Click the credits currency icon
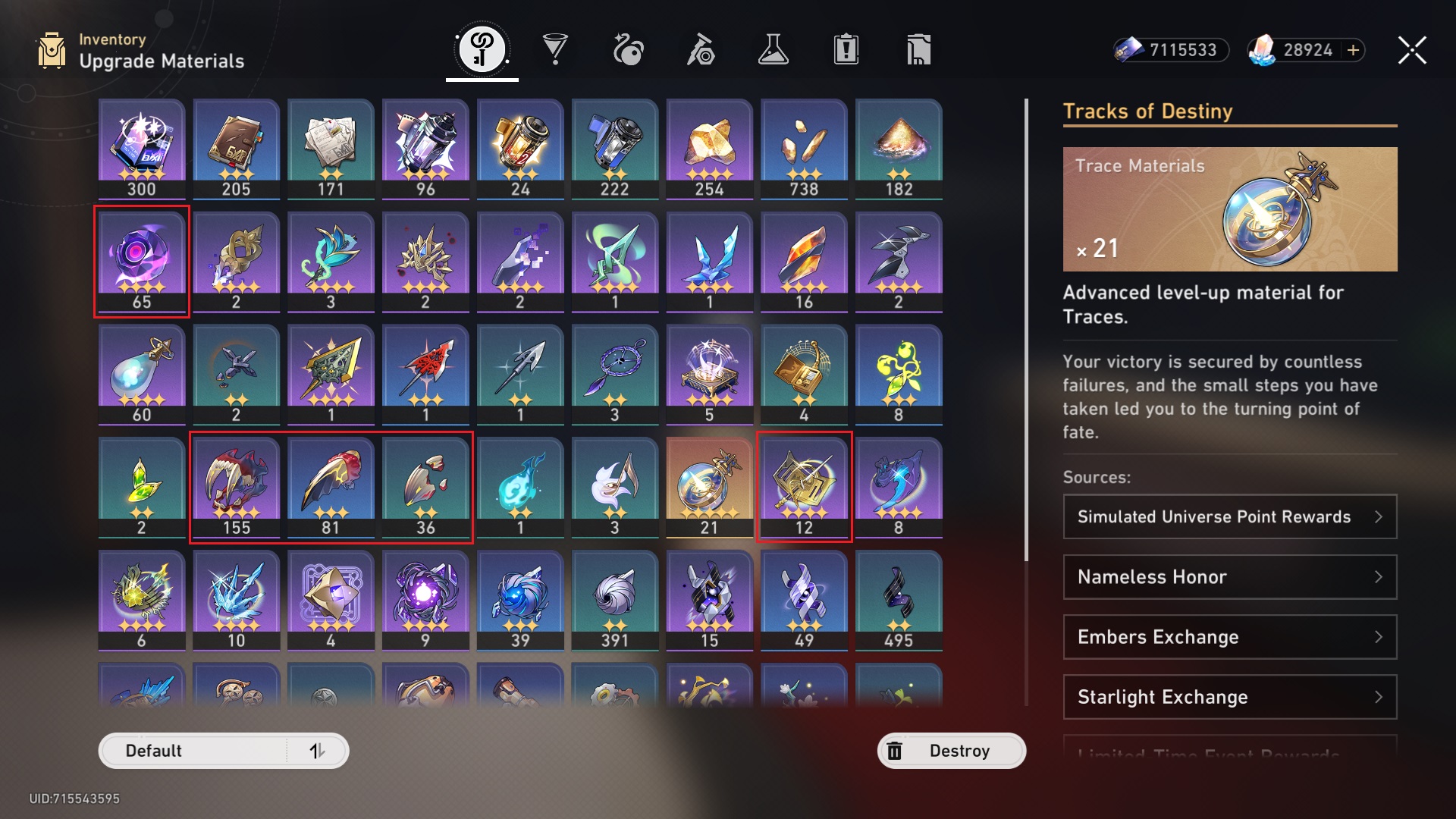This screenshot has width=1456, height=819. [1131, 50]
